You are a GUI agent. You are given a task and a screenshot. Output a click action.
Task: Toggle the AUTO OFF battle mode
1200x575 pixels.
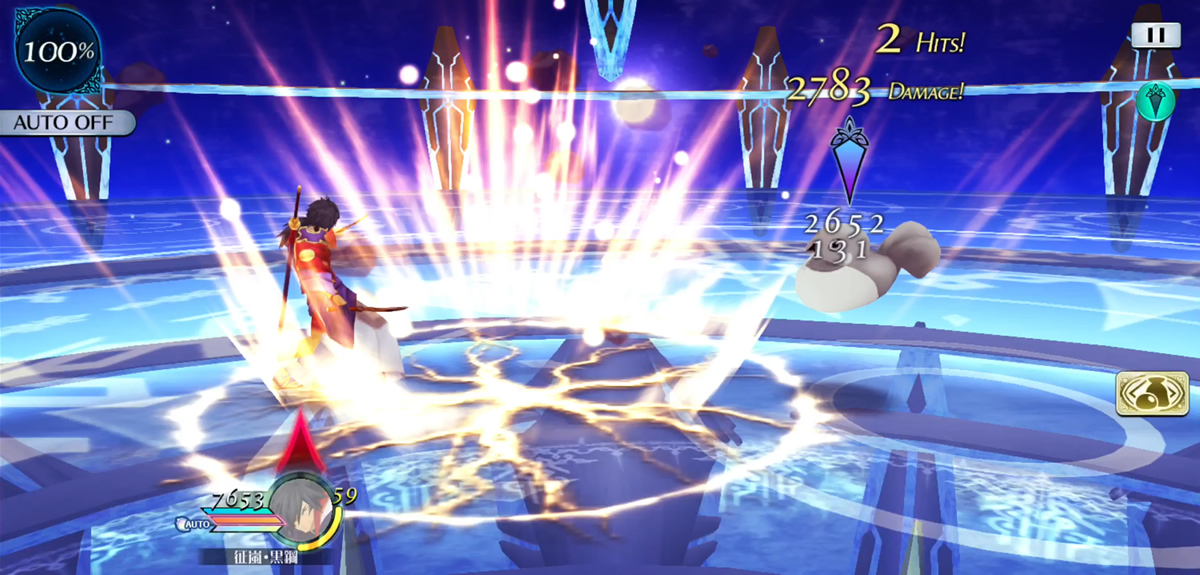[66, 124]
